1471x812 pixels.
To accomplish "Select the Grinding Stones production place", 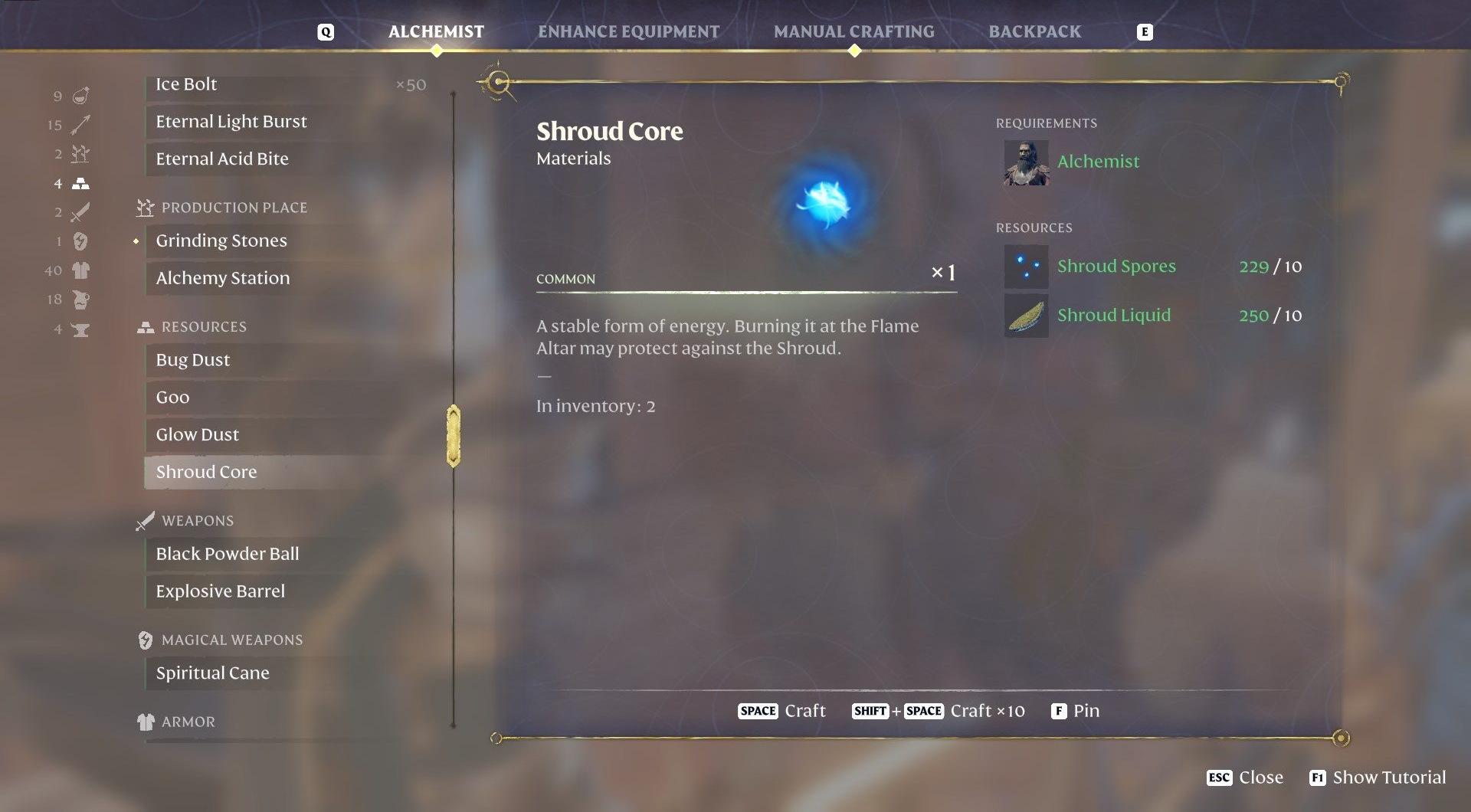I will (x=221, y=241).
